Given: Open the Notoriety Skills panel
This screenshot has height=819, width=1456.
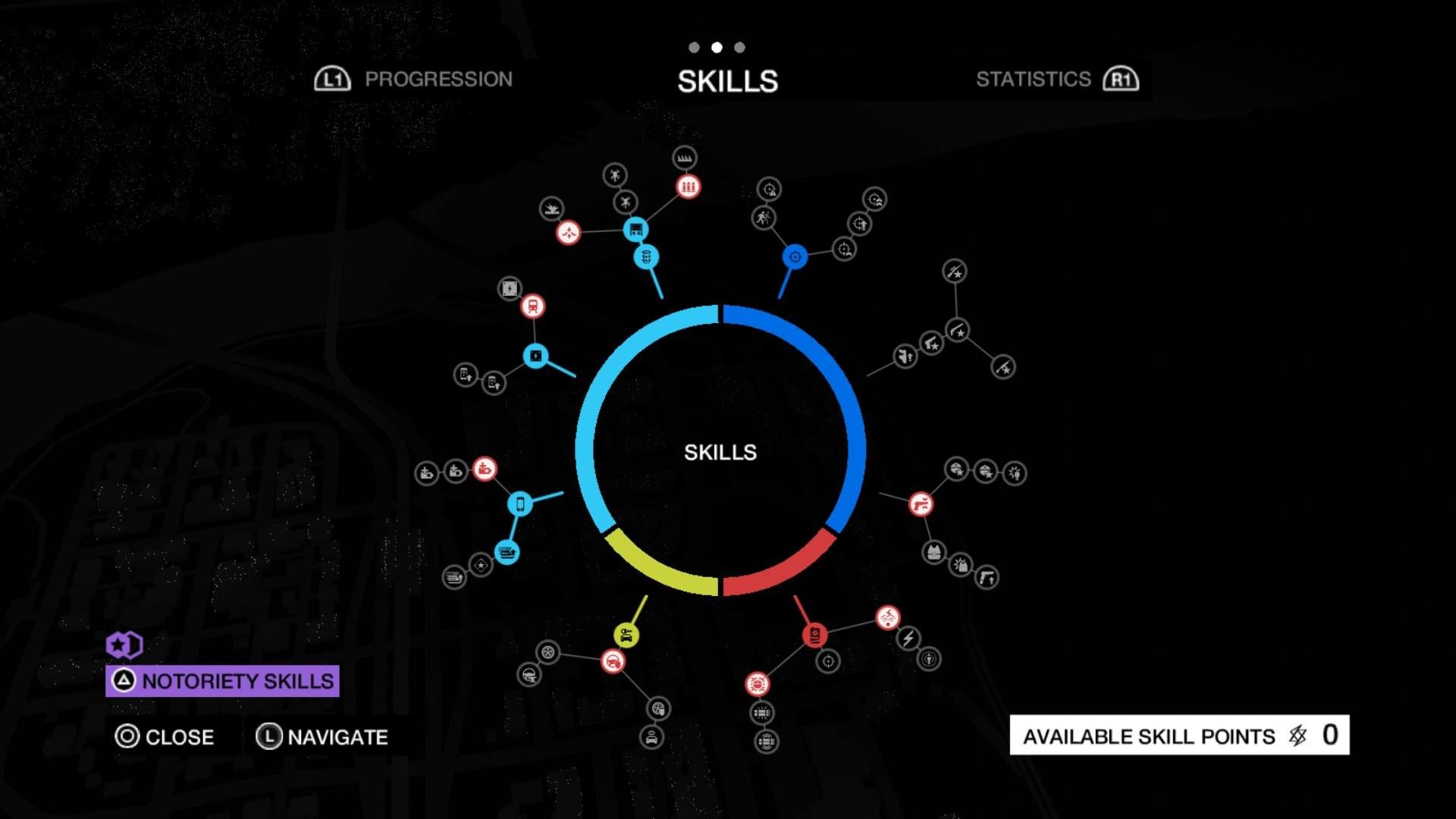Looking at the screenshot, I should point(222,681).
